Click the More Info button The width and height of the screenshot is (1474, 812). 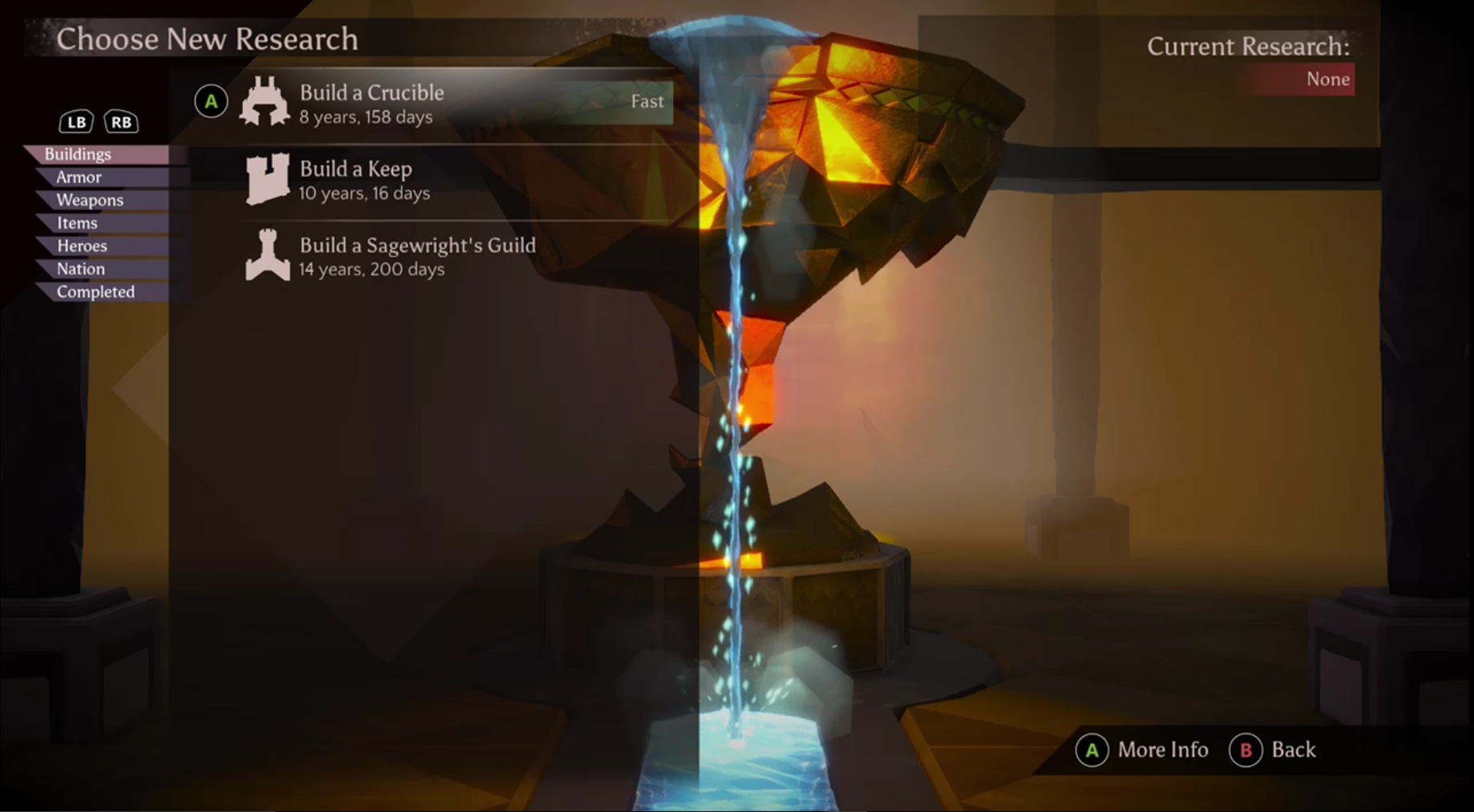point(1143,750)
